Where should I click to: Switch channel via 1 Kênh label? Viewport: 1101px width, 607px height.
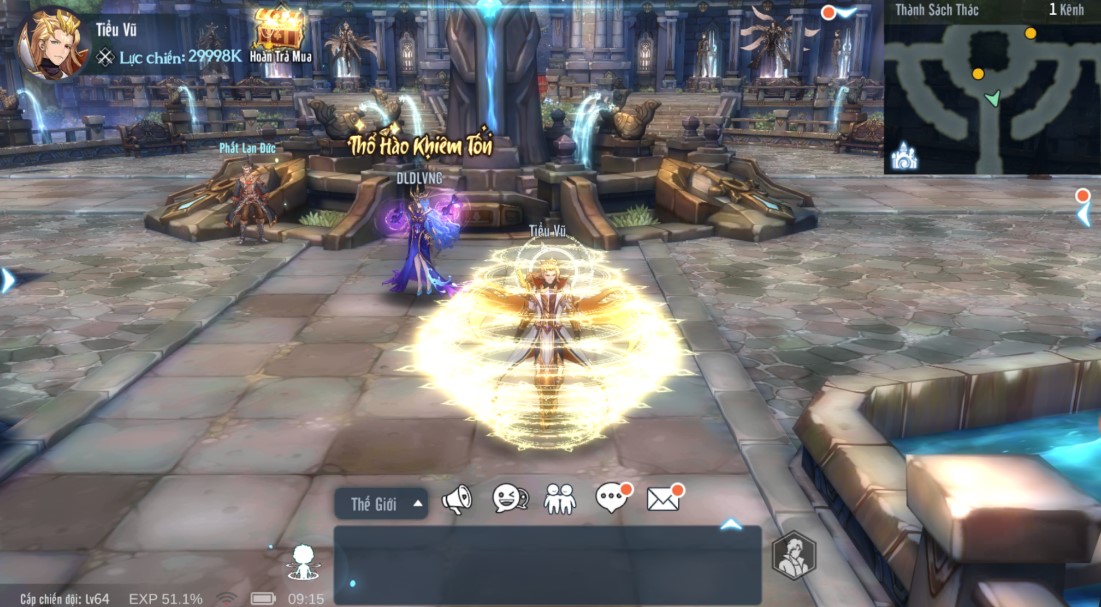tap(1067, 10)
